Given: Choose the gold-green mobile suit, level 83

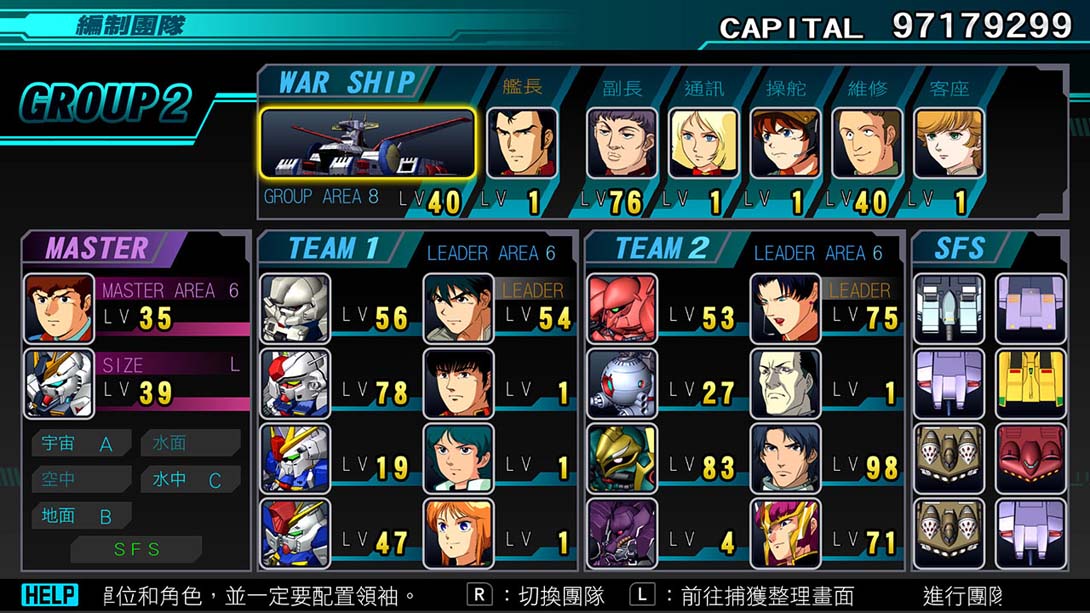Looking at the screenshot, I should coord(622,459).
